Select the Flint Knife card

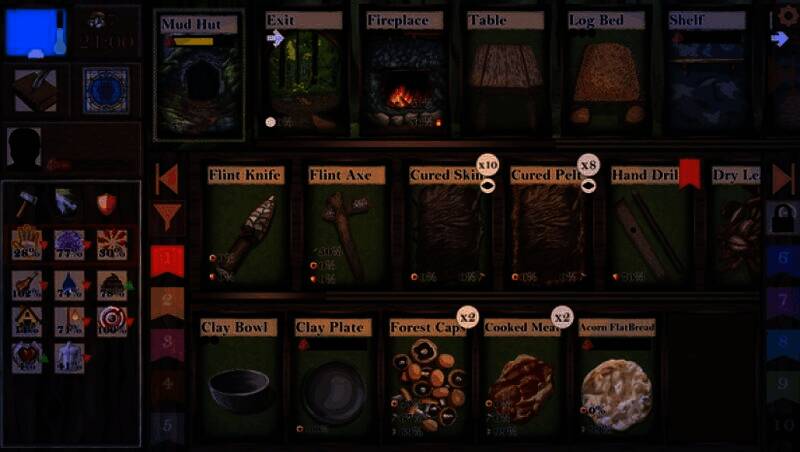[246, 228]
